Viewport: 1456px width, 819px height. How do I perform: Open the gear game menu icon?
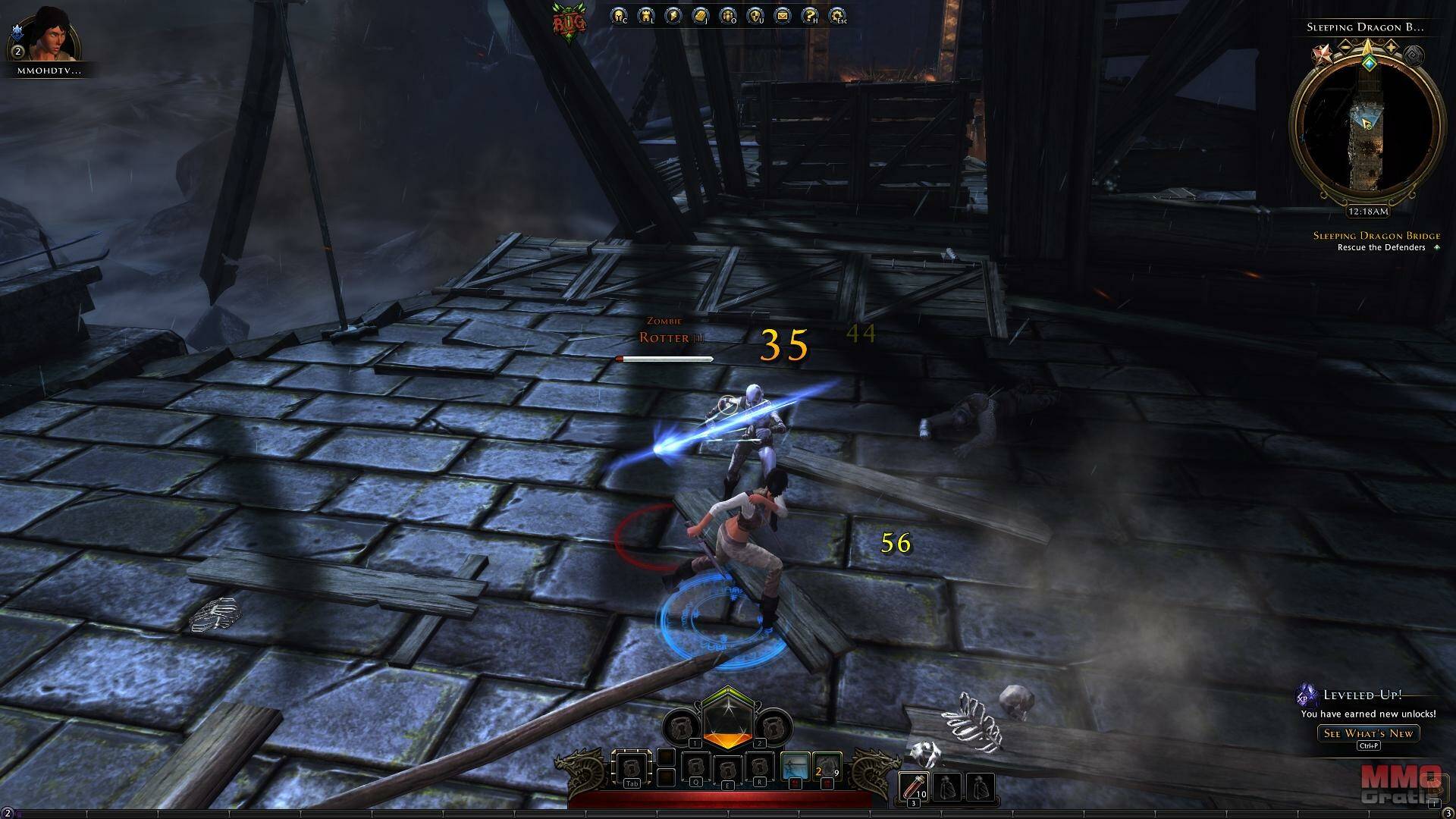coord(837,15)
